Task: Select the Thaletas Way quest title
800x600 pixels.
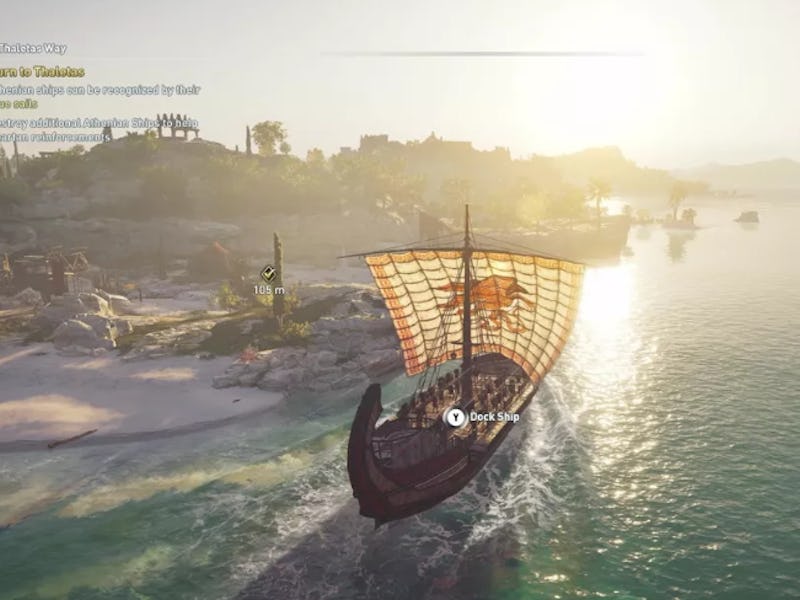Action: click(x=33, y=48)
